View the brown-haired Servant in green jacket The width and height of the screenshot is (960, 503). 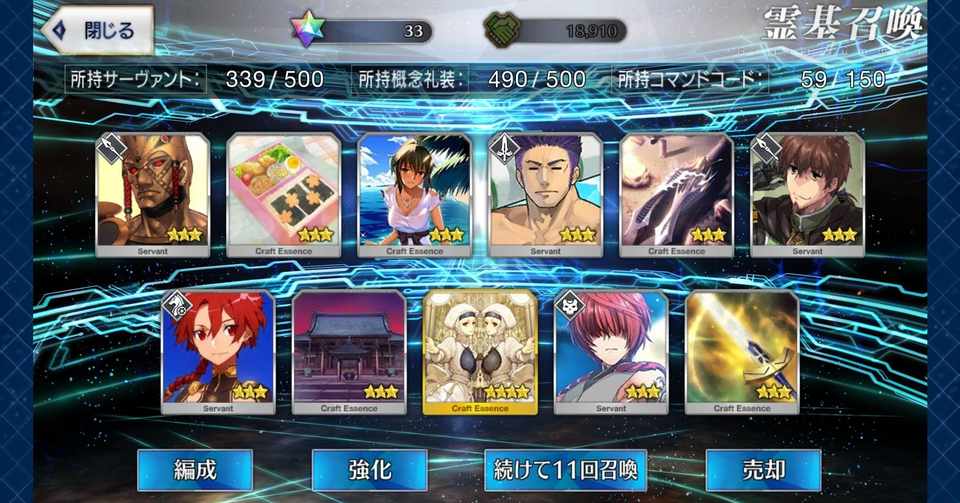pos(807,193)
